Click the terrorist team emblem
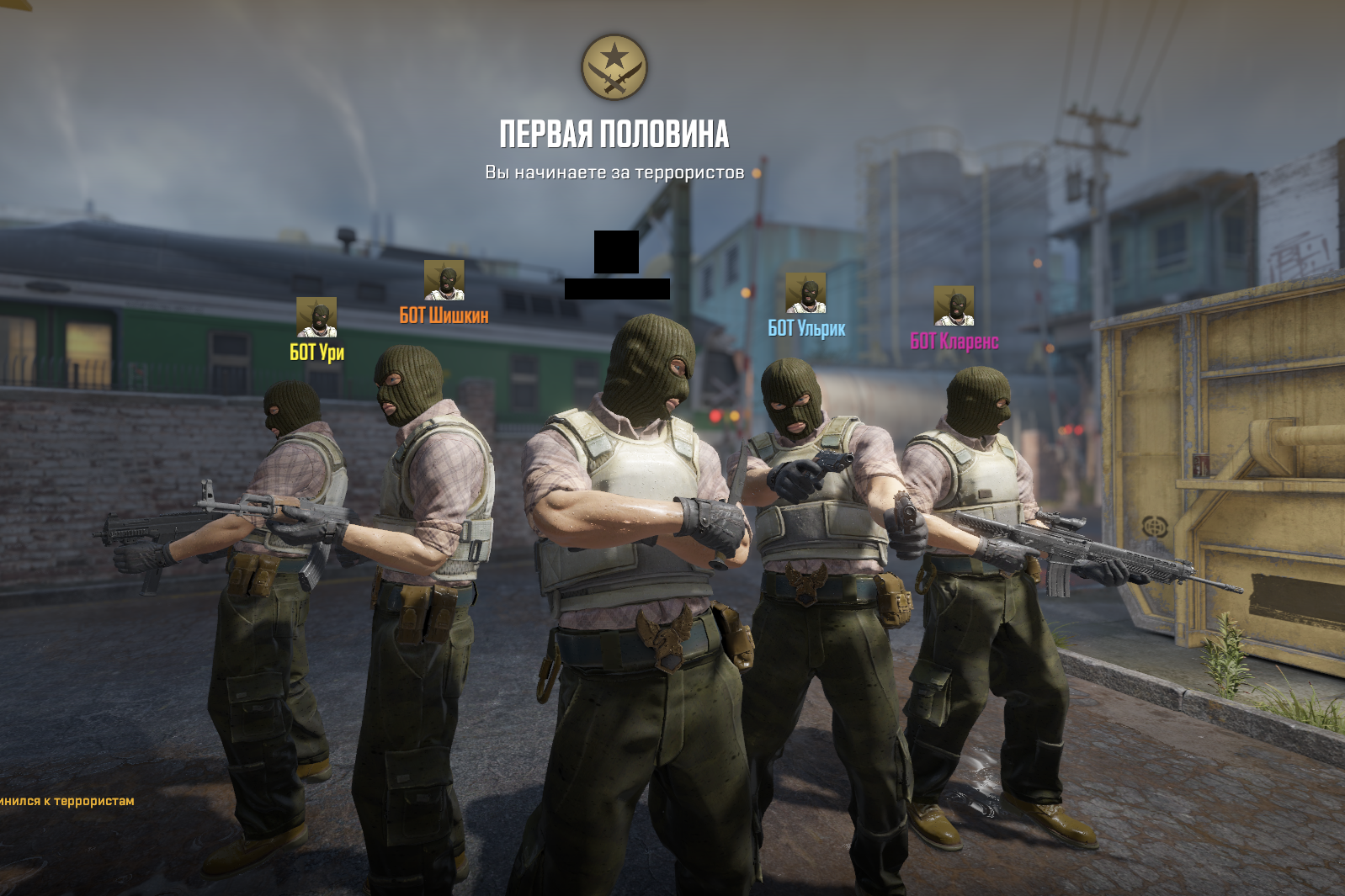The image size is (1345, 896). [x=614, y=67]
